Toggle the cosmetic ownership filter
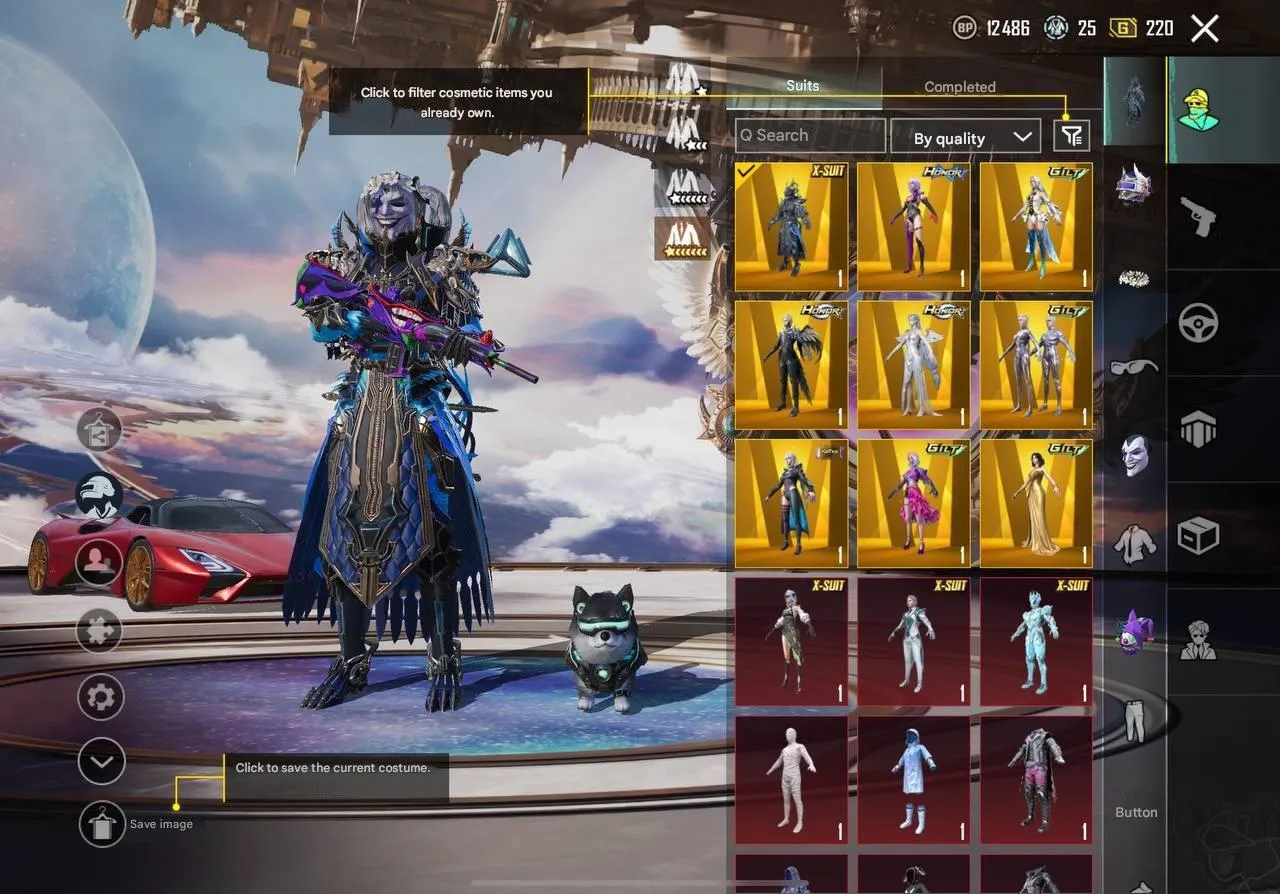Viewport: 1280px width, 894px height. (1070, 135)
